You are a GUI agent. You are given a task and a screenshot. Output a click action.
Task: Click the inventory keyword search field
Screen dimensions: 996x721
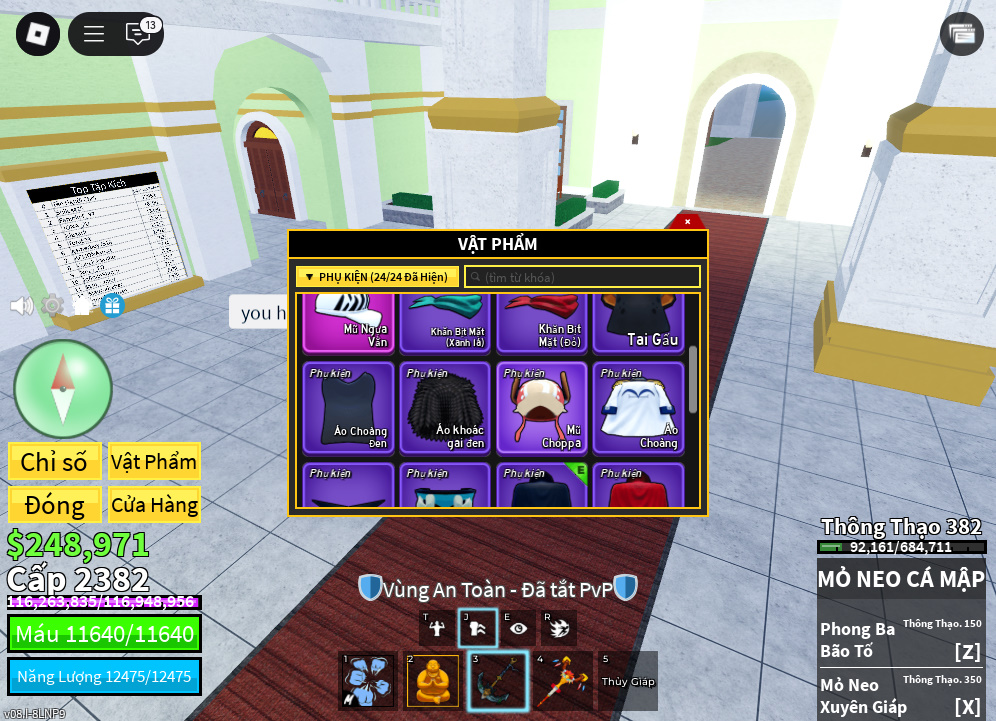tap(583, 277)
